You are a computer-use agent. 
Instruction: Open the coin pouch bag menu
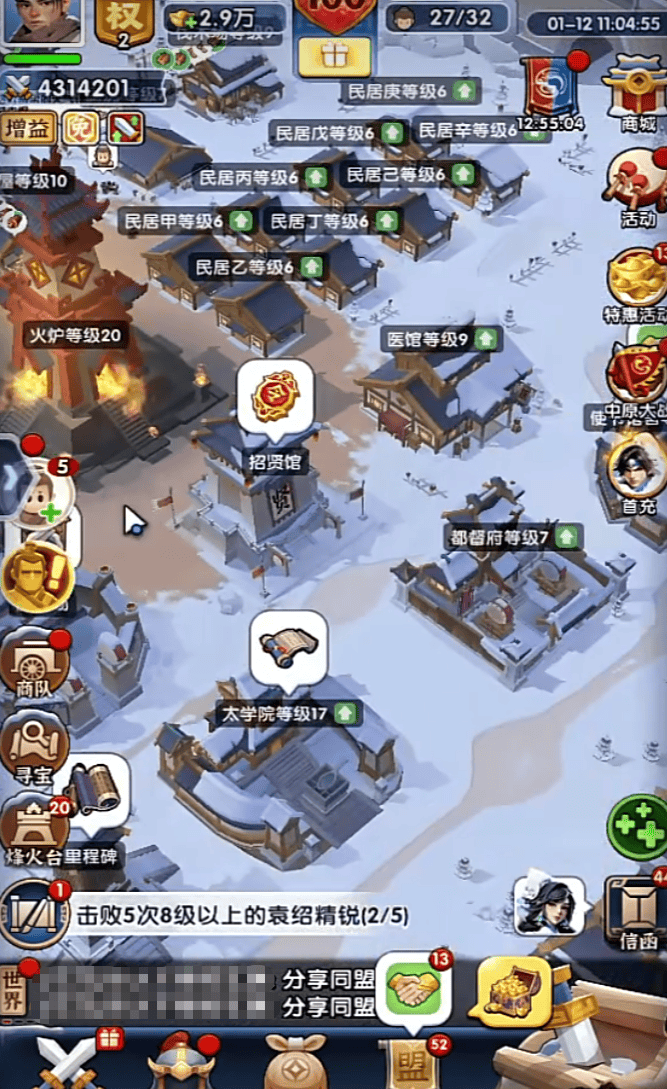click(x=296, y=1062)
